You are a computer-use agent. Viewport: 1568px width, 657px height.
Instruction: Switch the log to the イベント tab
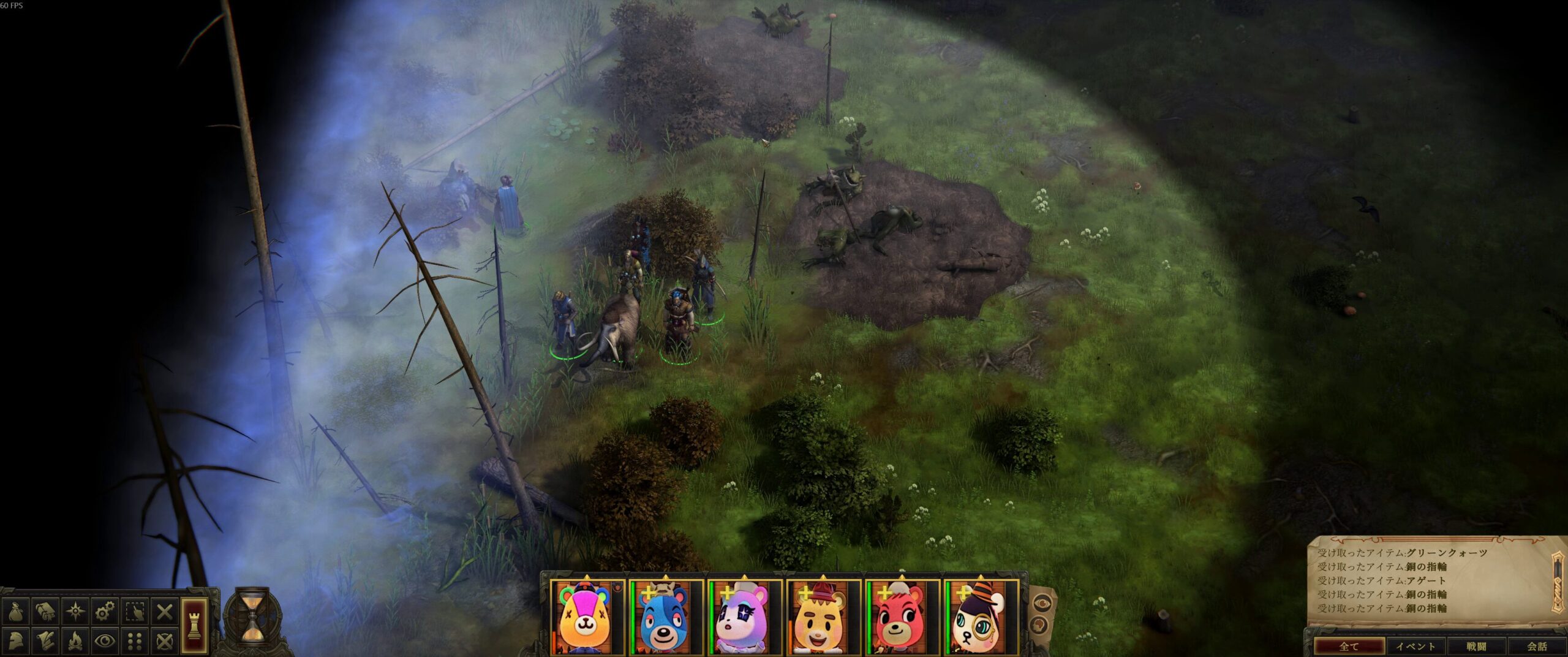1415,646
